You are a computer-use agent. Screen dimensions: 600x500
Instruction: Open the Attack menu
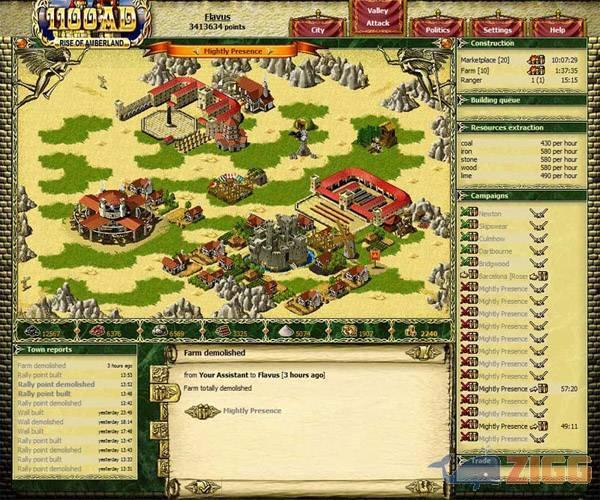pos(378,22)
